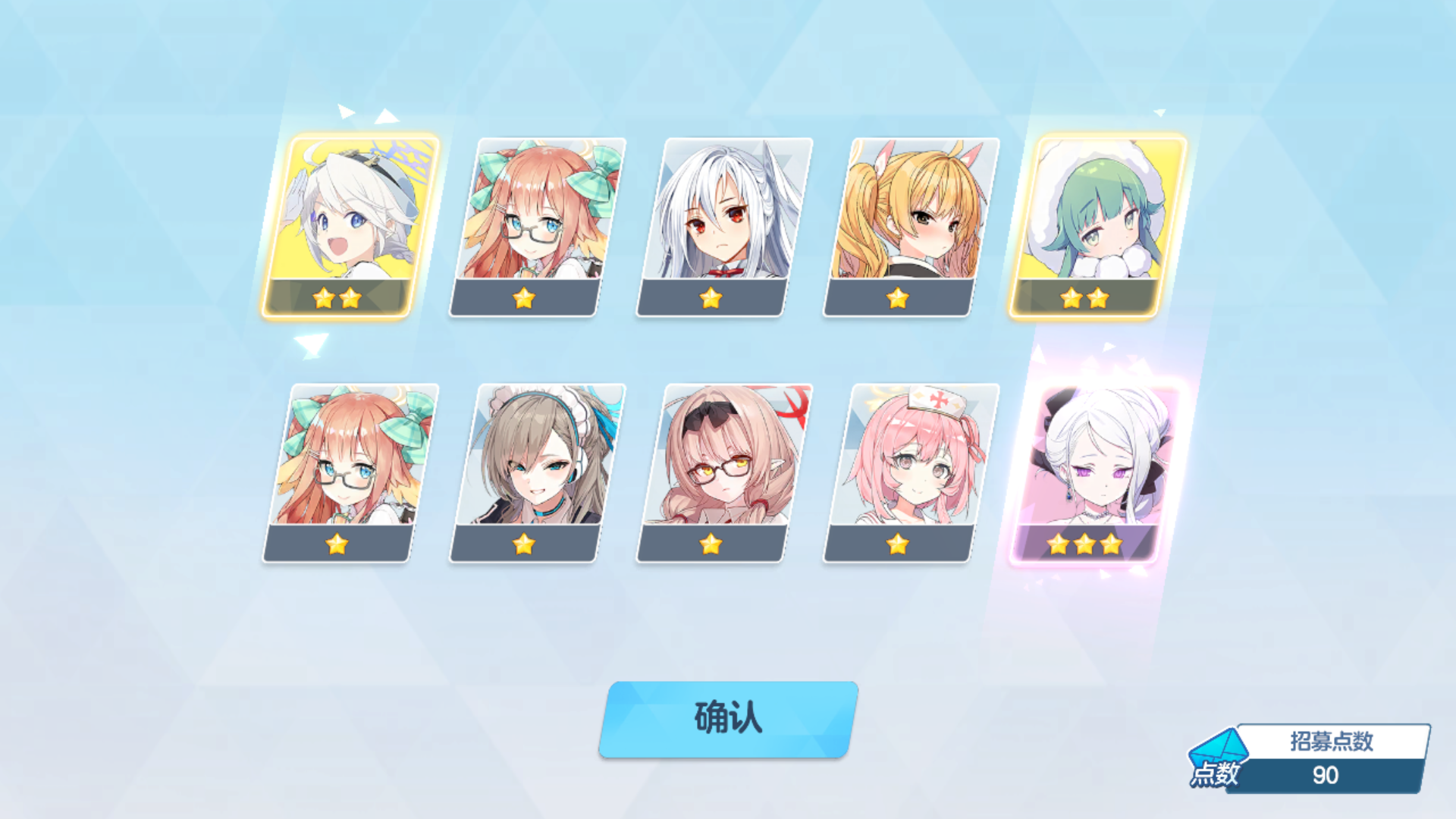Click the star icon under the red-eyed student
This screenshot has width=1456, height=819.
[713, 299]
